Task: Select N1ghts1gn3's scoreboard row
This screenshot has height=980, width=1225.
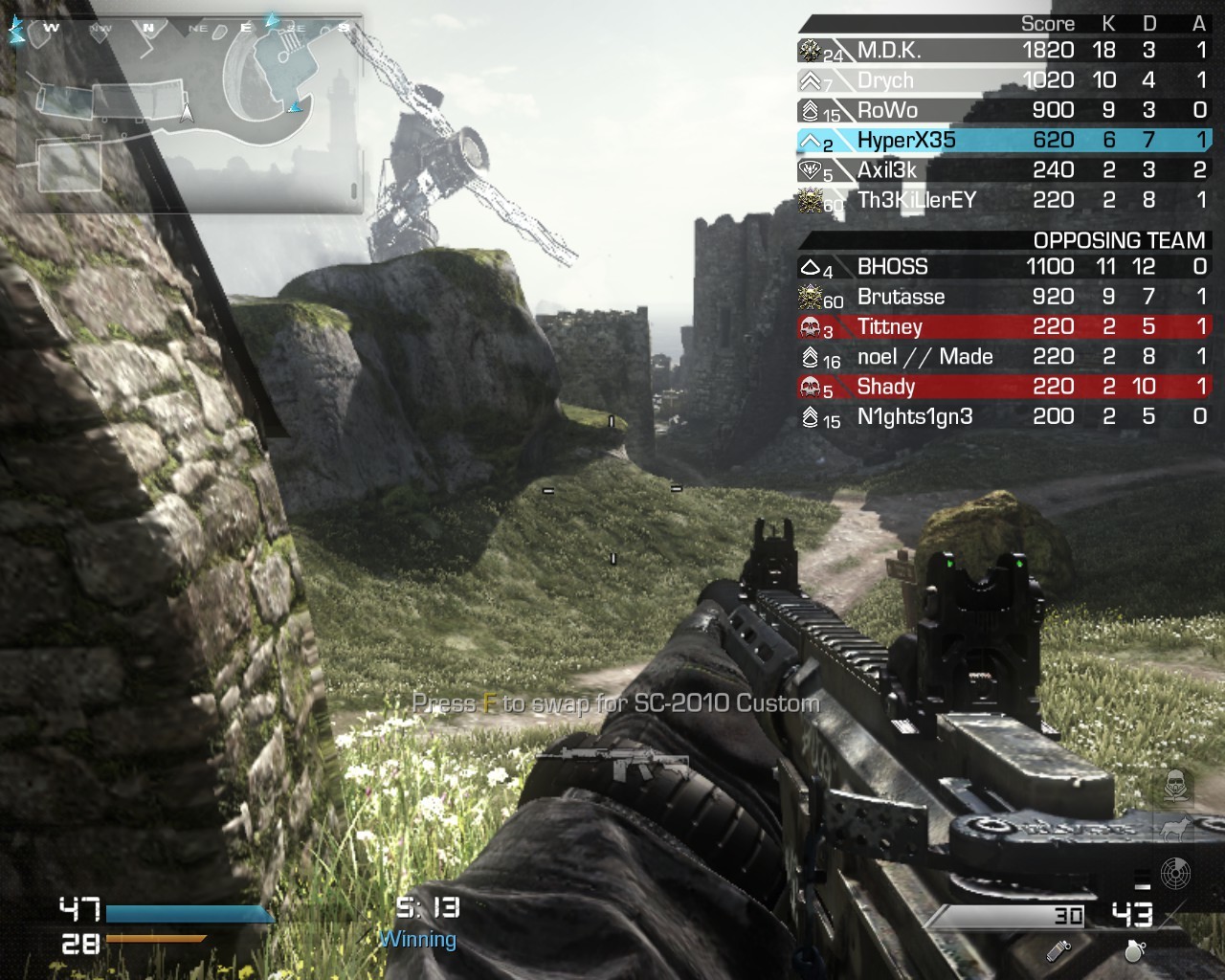Action: (x=1004, y=417)
